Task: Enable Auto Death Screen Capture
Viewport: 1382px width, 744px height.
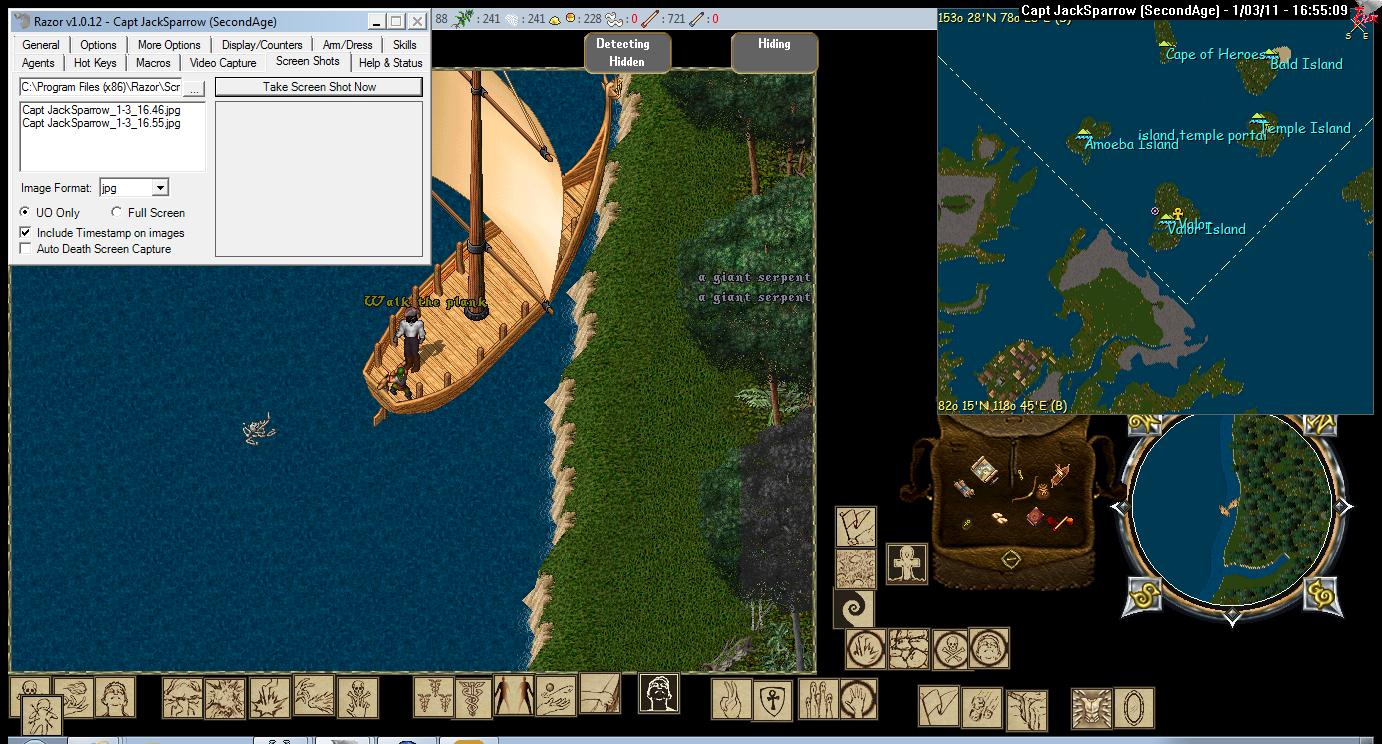Action: (x=26, y=249)
